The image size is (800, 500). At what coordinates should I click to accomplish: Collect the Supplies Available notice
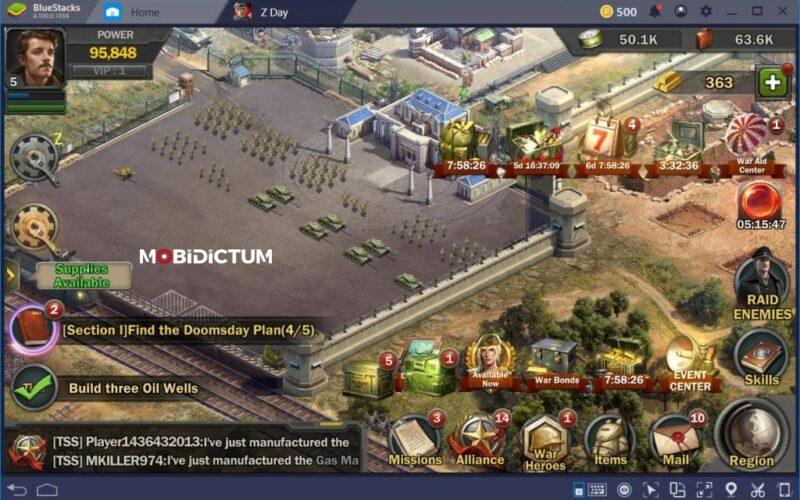(x=82, y=275)
